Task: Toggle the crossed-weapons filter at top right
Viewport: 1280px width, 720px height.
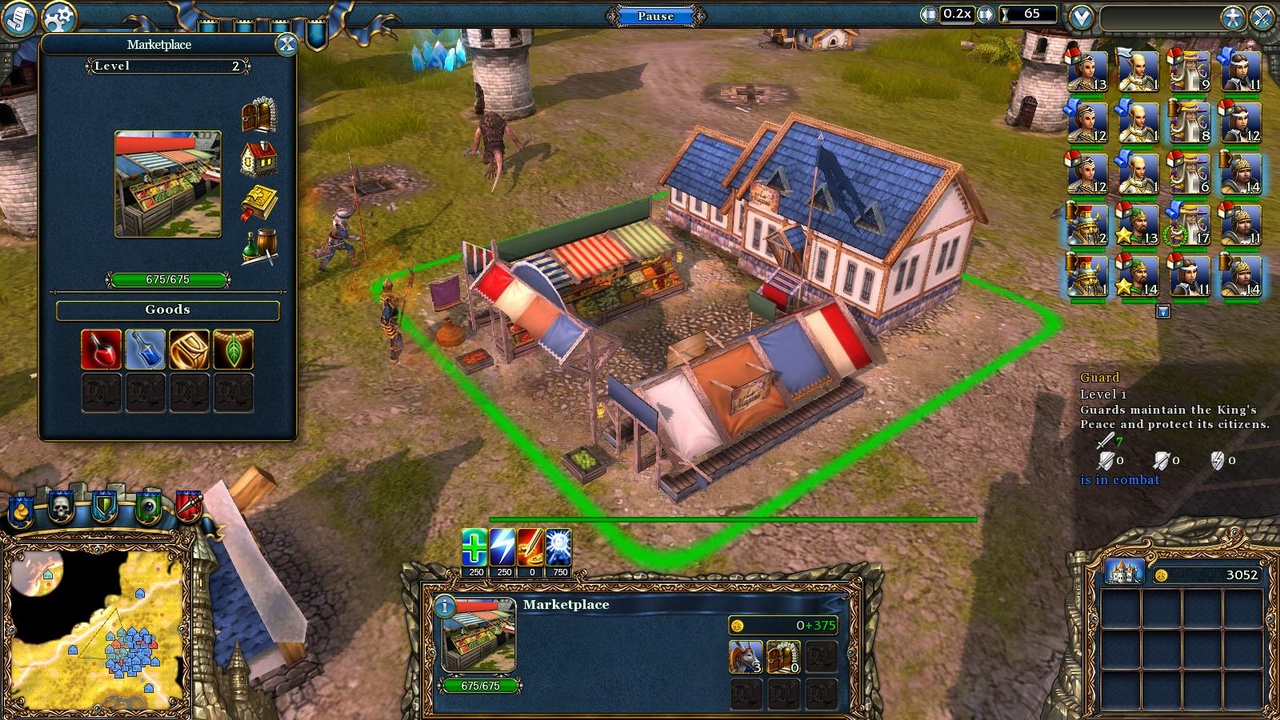Action: (x=1262, y=15)
